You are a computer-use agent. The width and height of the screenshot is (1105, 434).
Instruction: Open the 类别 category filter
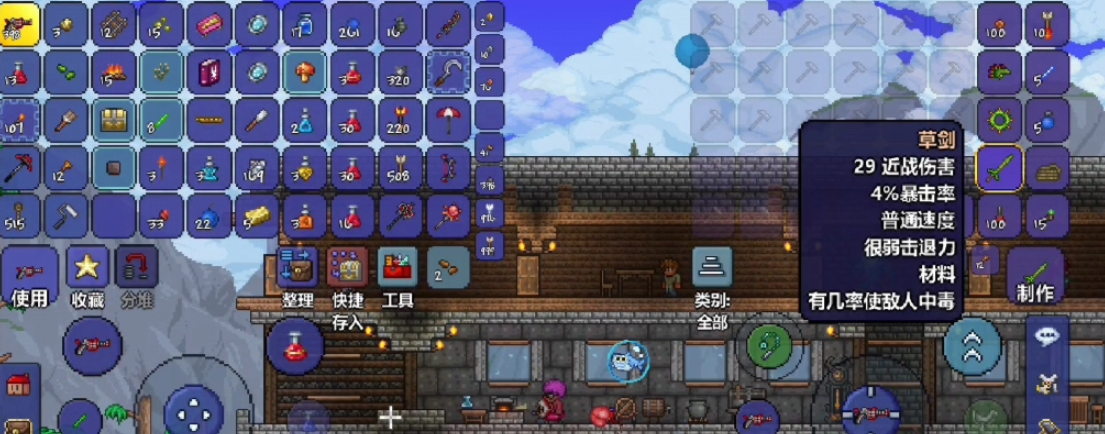(x=712, y=268)
